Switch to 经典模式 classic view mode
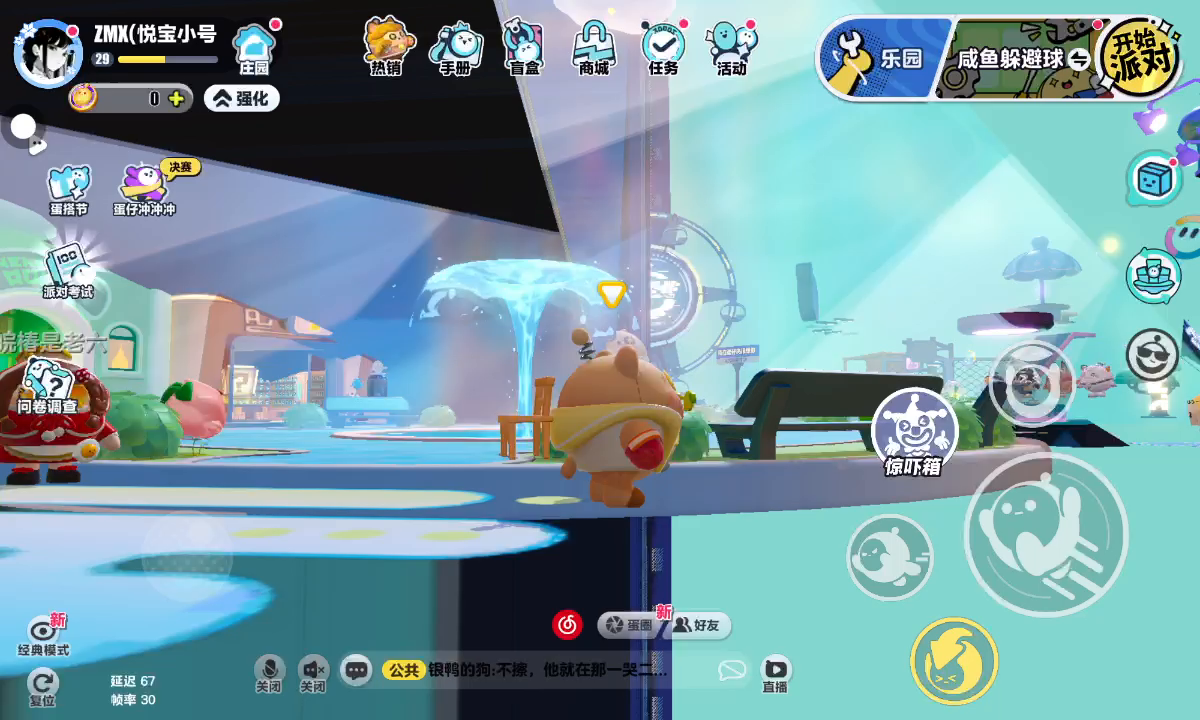 click(44, 635)
